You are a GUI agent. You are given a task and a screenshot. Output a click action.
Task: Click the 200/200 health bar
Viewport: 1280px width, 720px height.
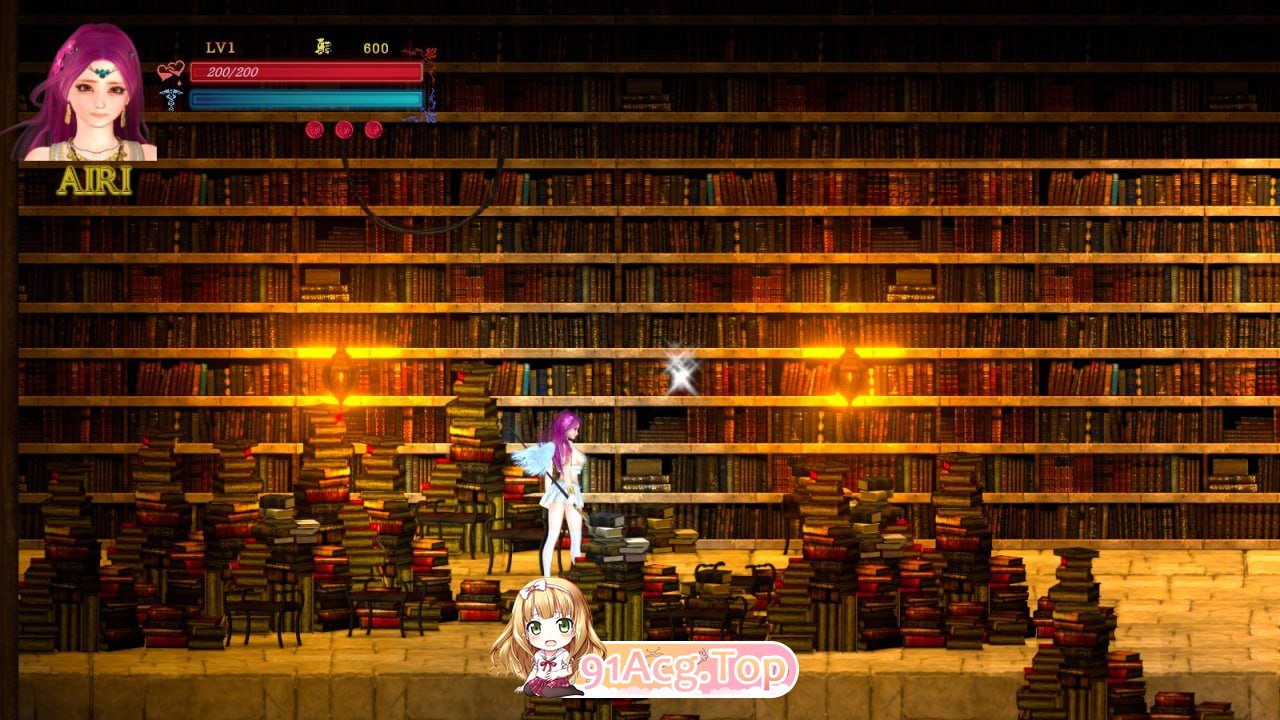[305, 72]
